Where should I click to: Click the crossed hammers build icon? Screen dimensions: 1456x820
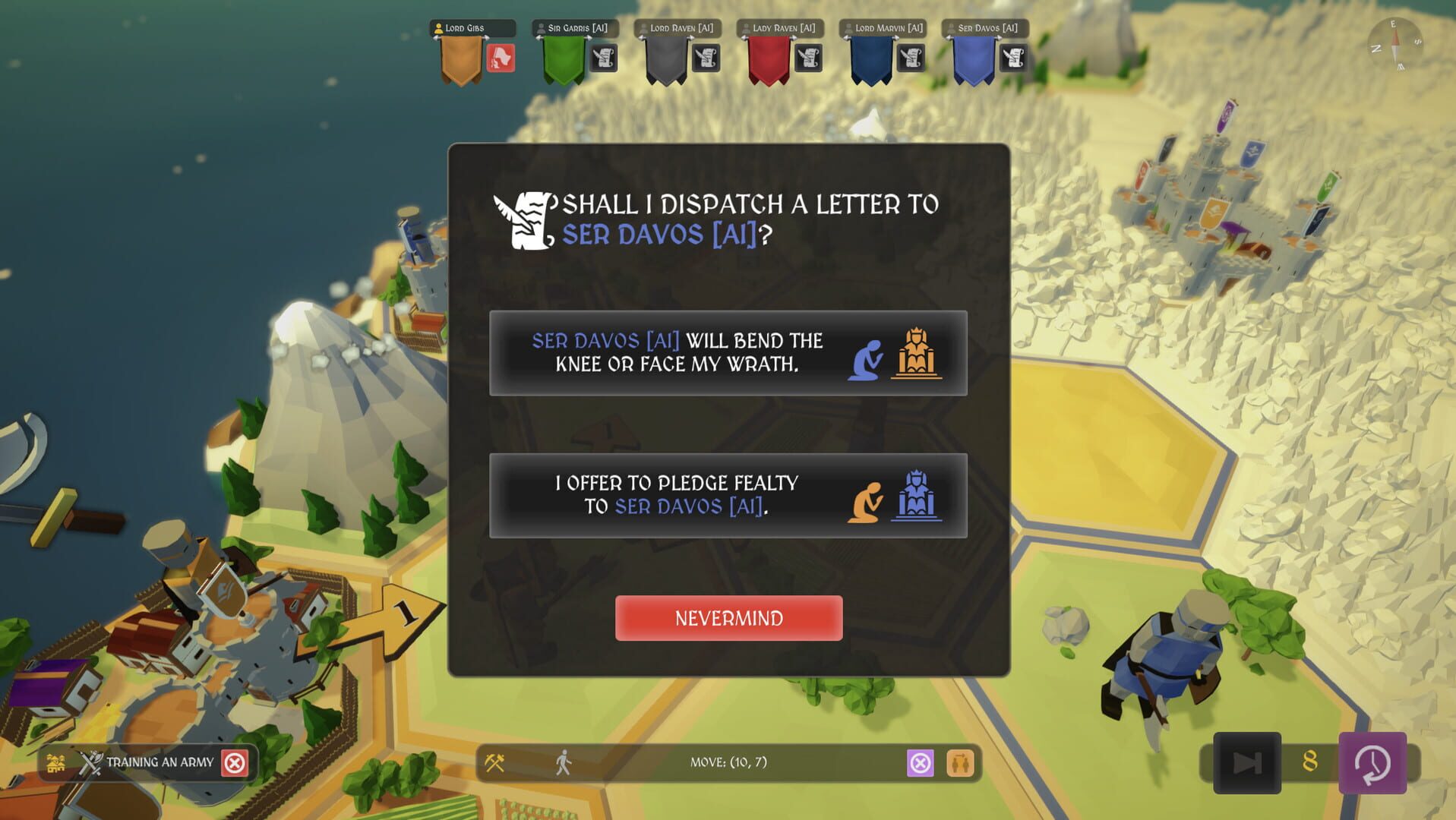(x=494, y=762)
